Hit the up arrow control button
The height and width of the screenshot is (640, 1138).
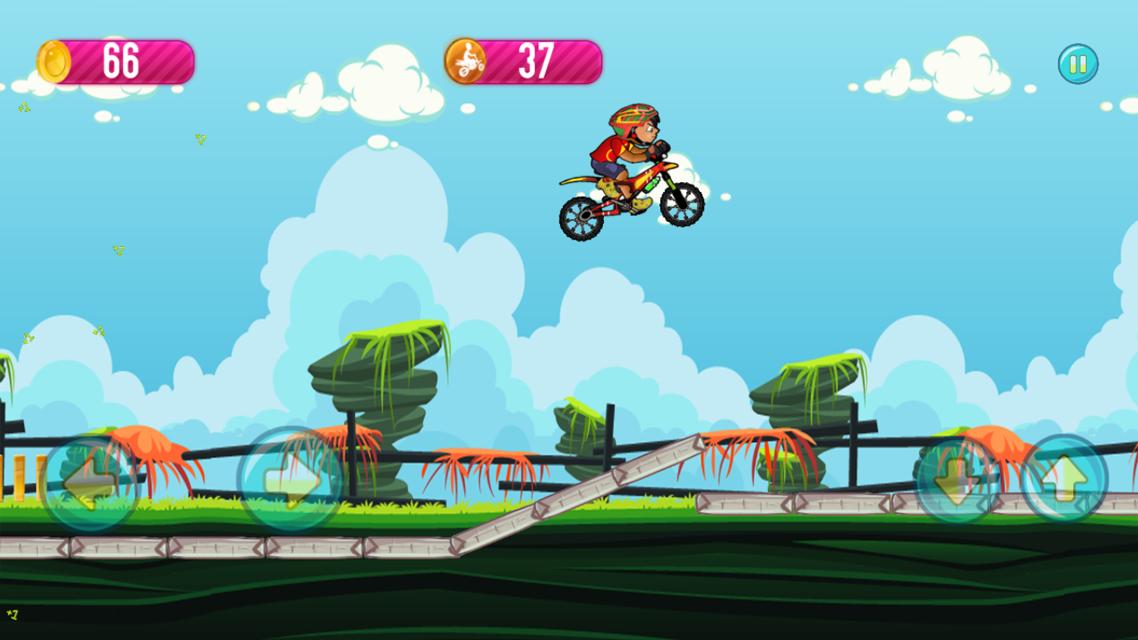pyautogui.click(x=1064, y=479)
